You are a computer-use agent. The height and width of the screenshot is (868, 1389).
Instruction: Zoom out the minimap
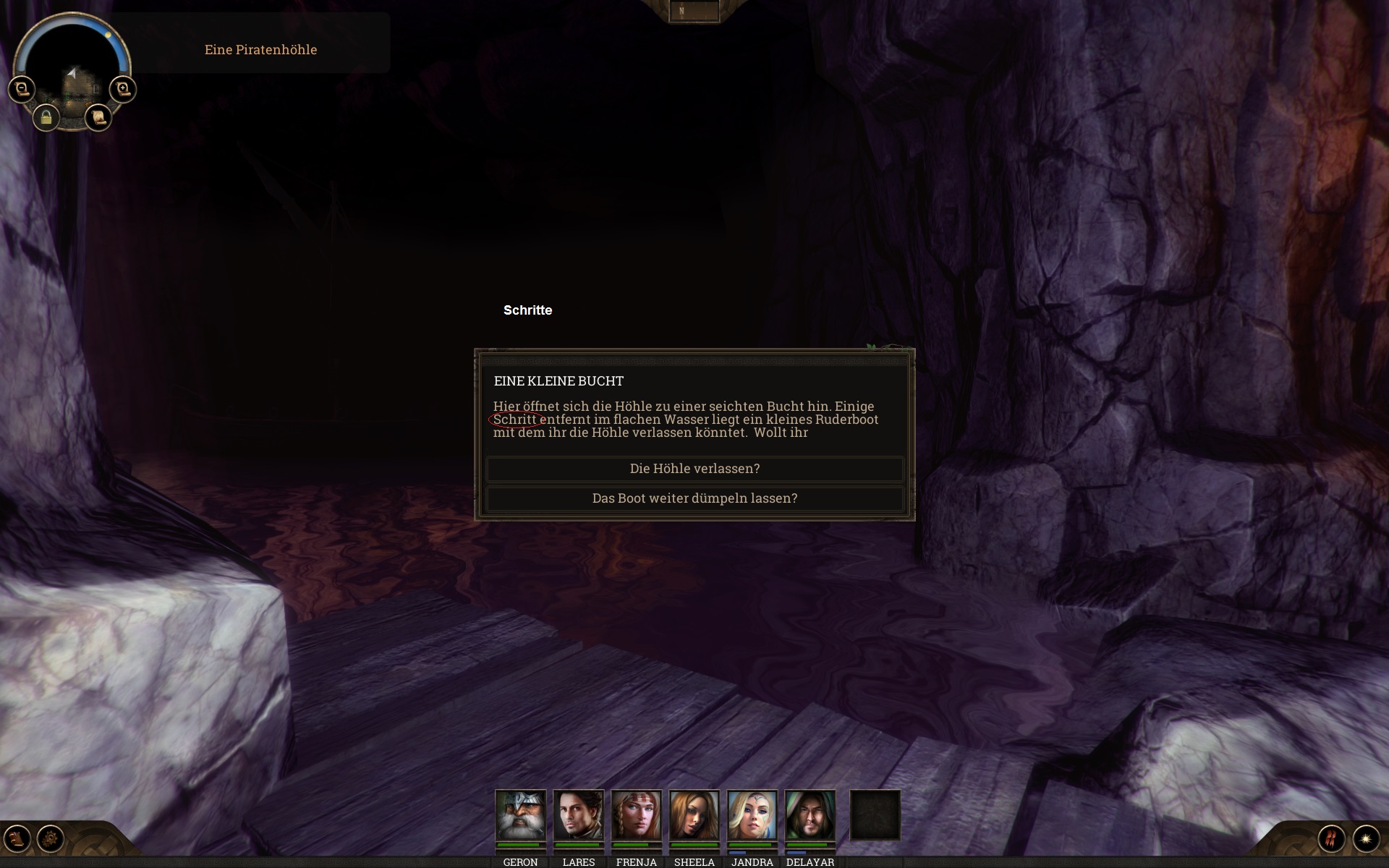point(22,89)
